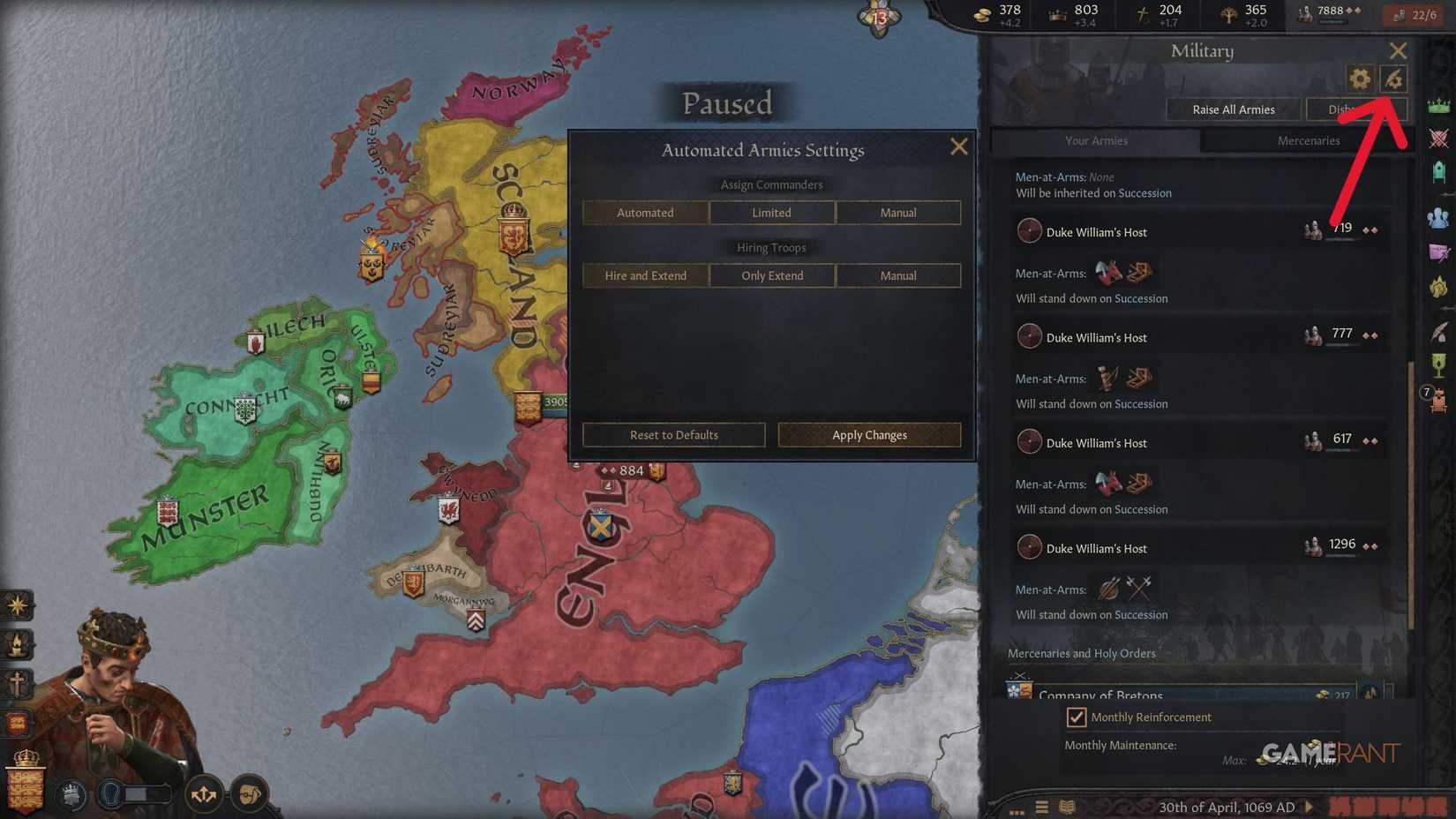1456x819 pixels.
Task: Click Apply Changes in Automated Armies Settings
Action: click(x=869, y=434)
